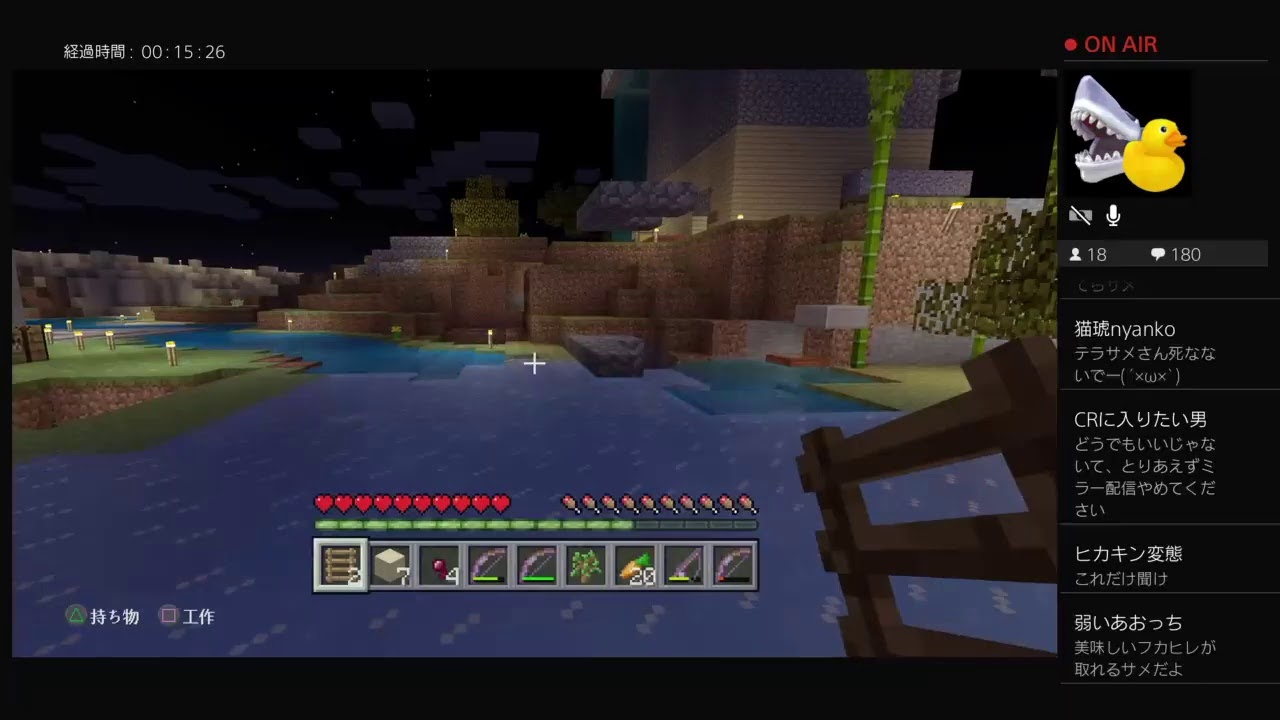Click the viewer count person icon

pyautogui.click(x=1077, y=254)
